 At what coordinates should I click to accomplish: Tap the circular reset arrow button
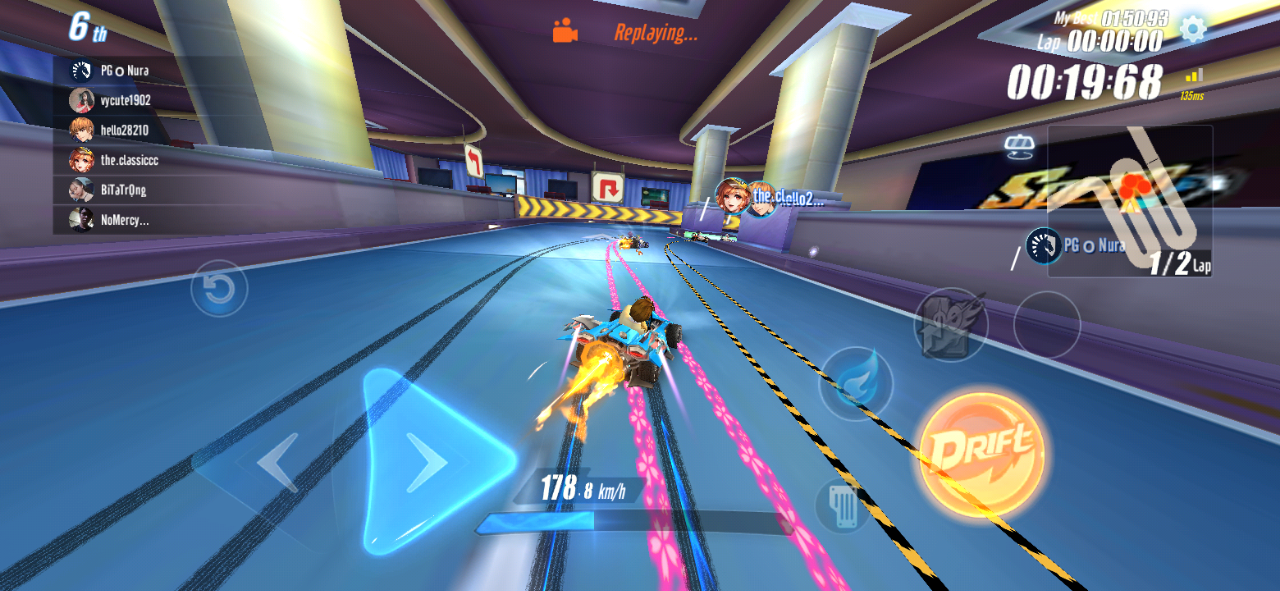[x=219, y=289]
